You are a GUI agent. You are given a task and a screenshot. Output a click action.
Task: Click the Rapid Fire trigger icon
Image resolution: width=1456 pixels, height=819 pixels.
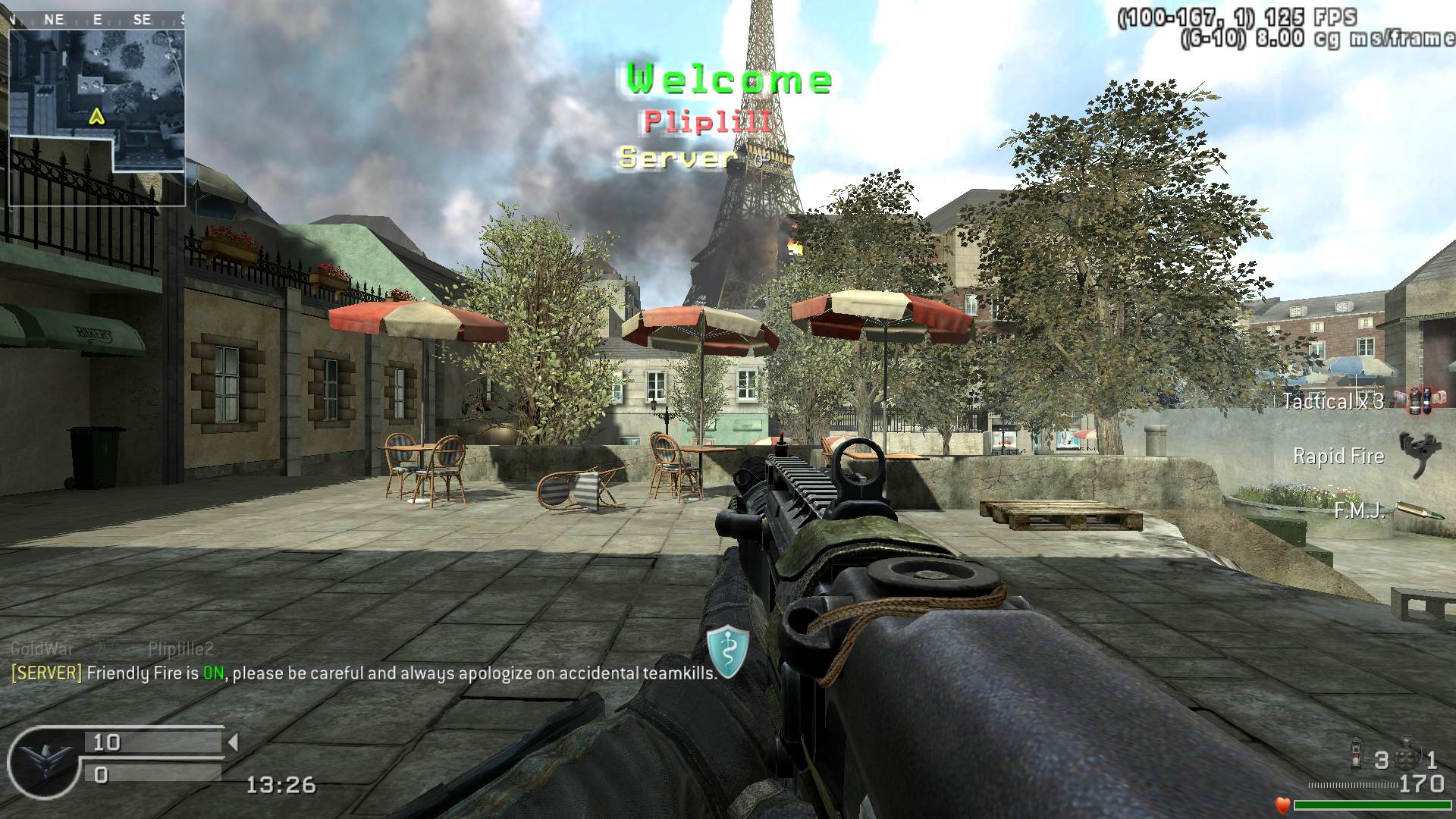point(1415,453)
